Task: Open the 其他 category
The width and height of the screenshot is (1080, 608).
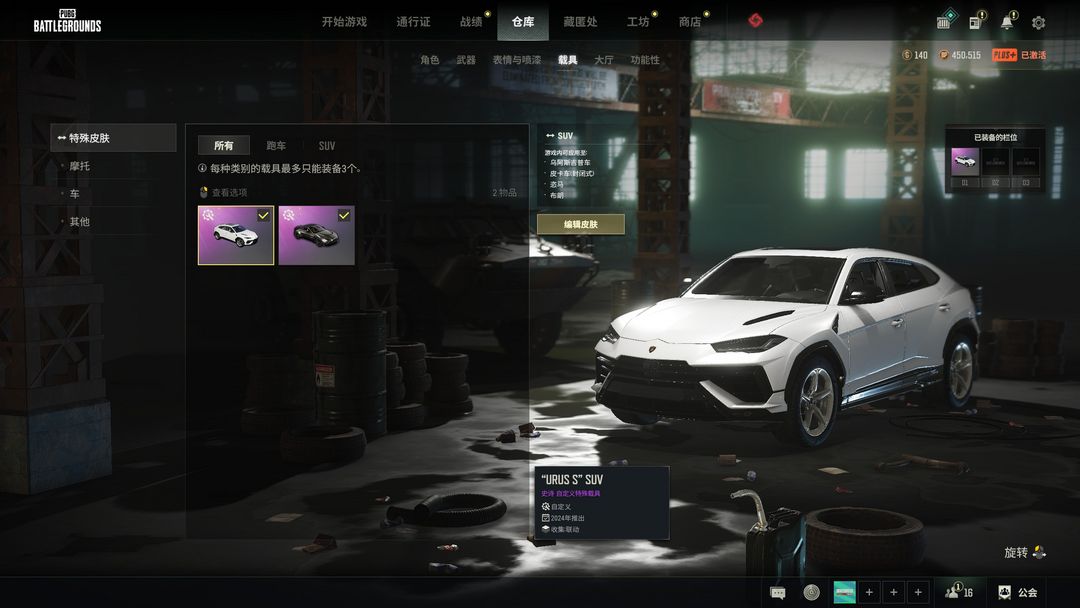Action: (x=80, y=222)
